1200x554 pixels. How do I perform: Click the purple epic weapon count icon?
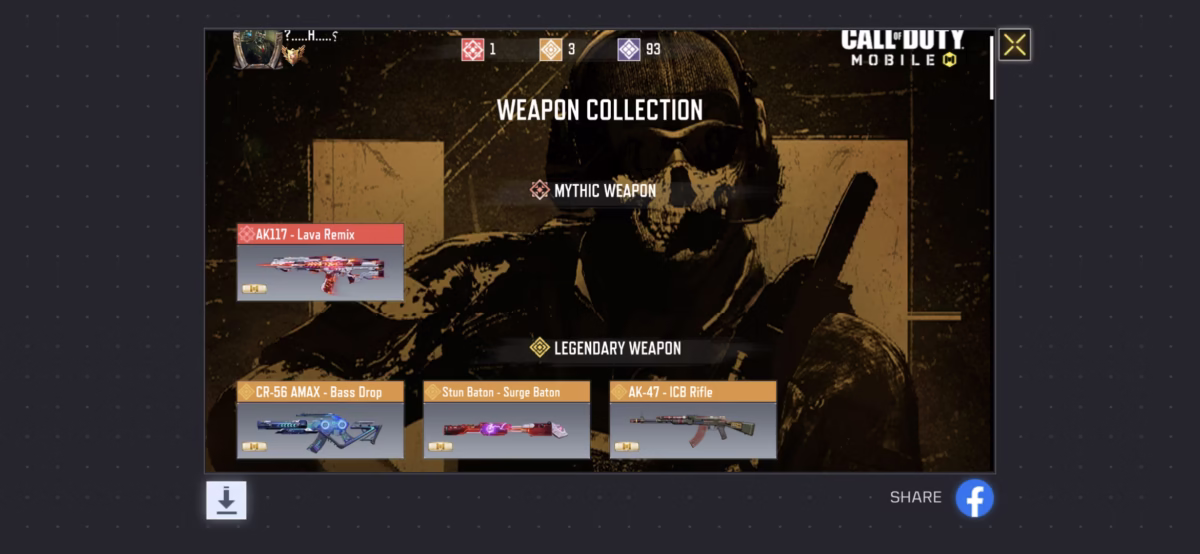[628, 49]
